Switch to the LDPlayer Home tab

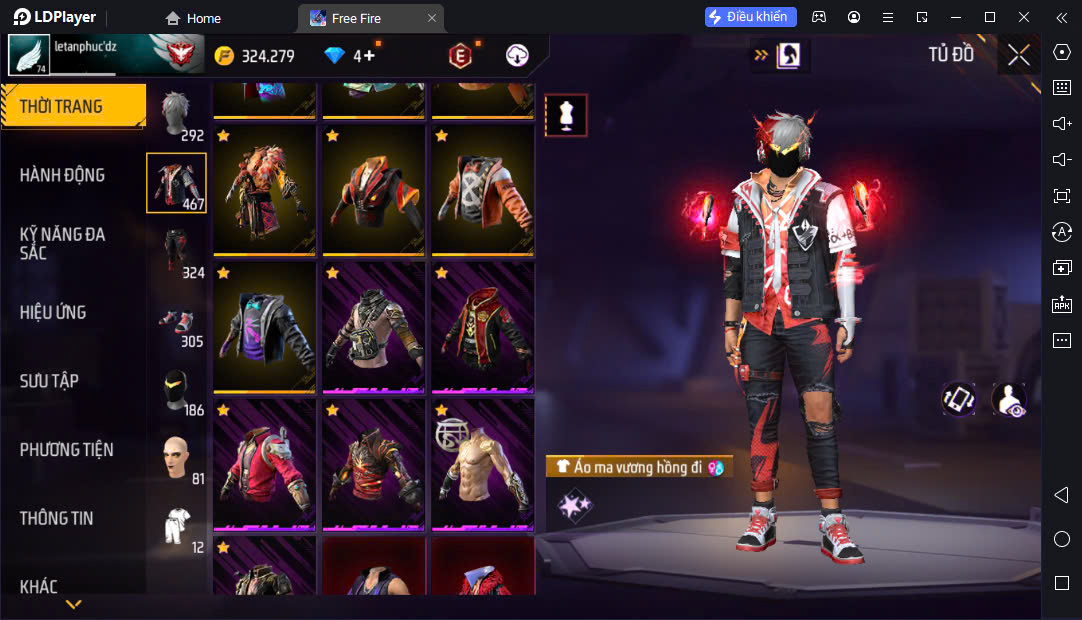(193, 18)
